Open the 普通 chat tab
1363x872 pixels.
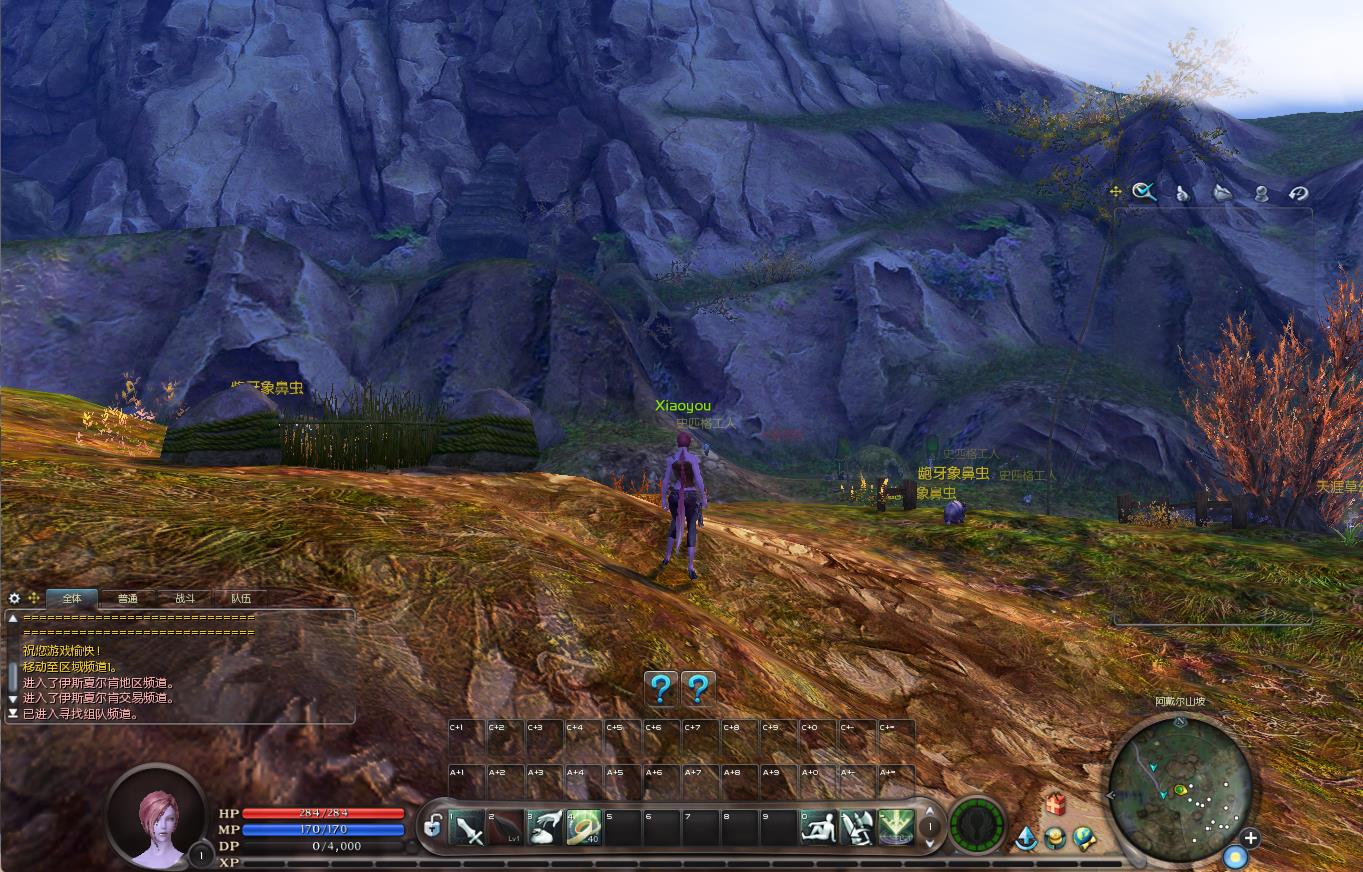(x=128, y=598)
